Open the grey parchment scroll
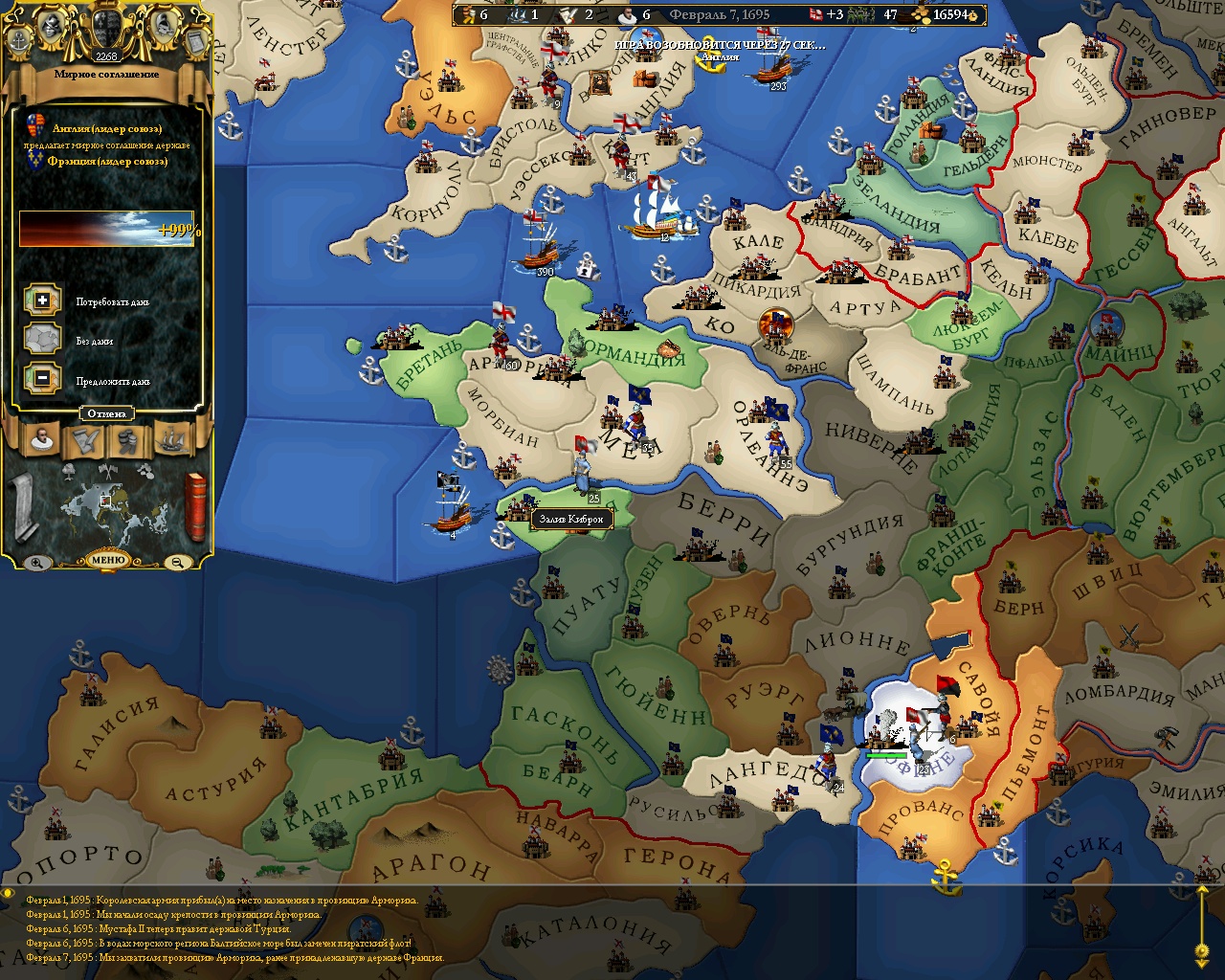Screen dimensions: 1225x980 [x=21, y=507]
